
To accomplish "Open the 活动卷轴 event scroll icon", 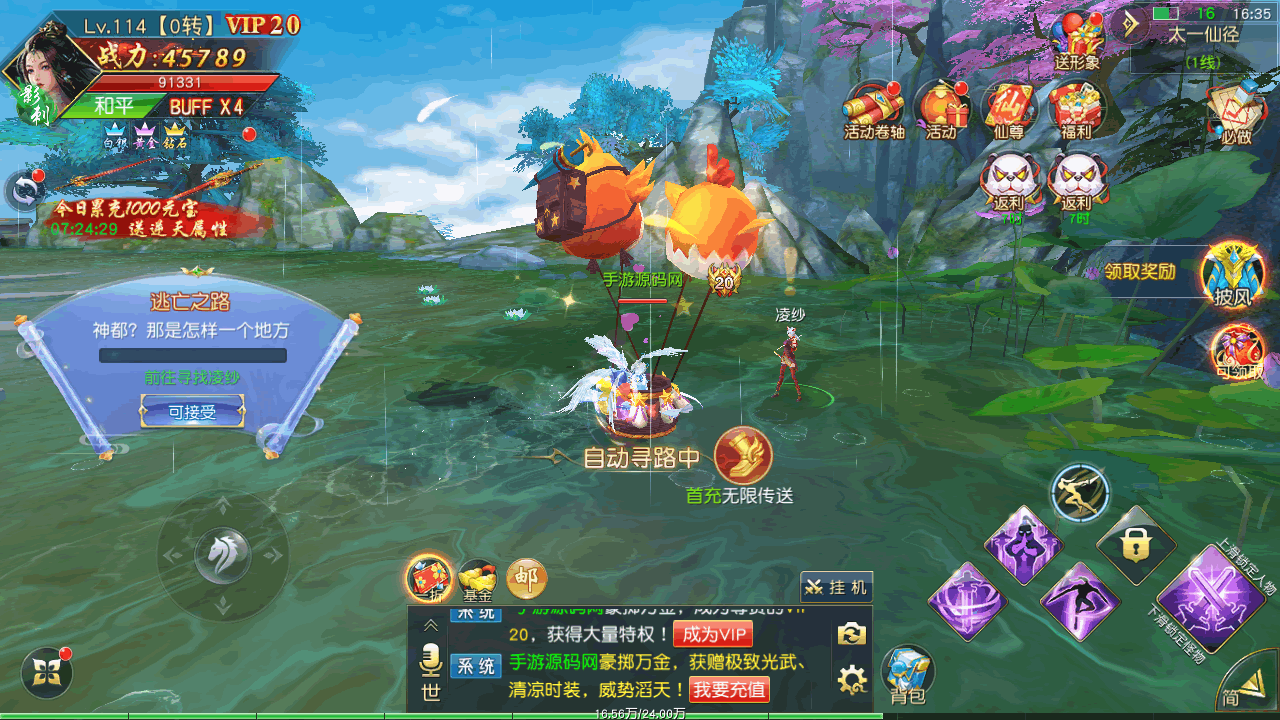I will click(873, 108).
